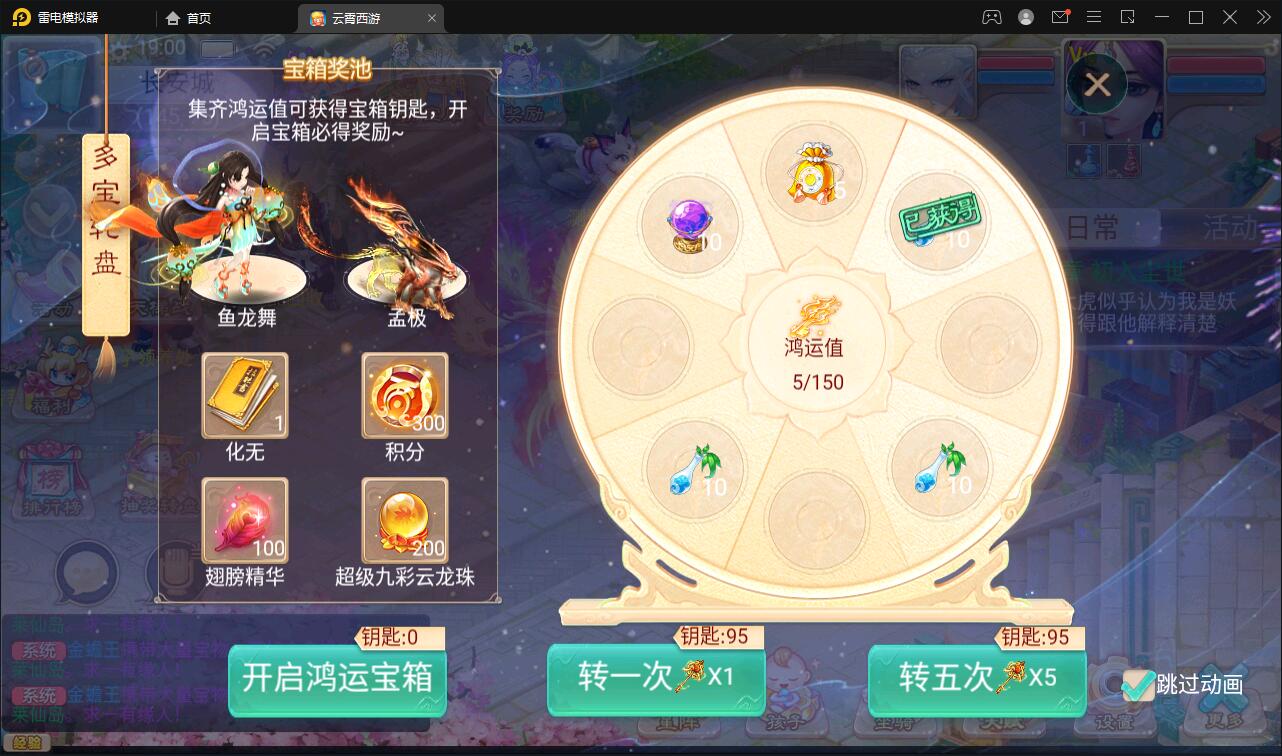Open the chat bubble icon
The height and width of the screenshot is (756, 1282).
tap(85, 573)
